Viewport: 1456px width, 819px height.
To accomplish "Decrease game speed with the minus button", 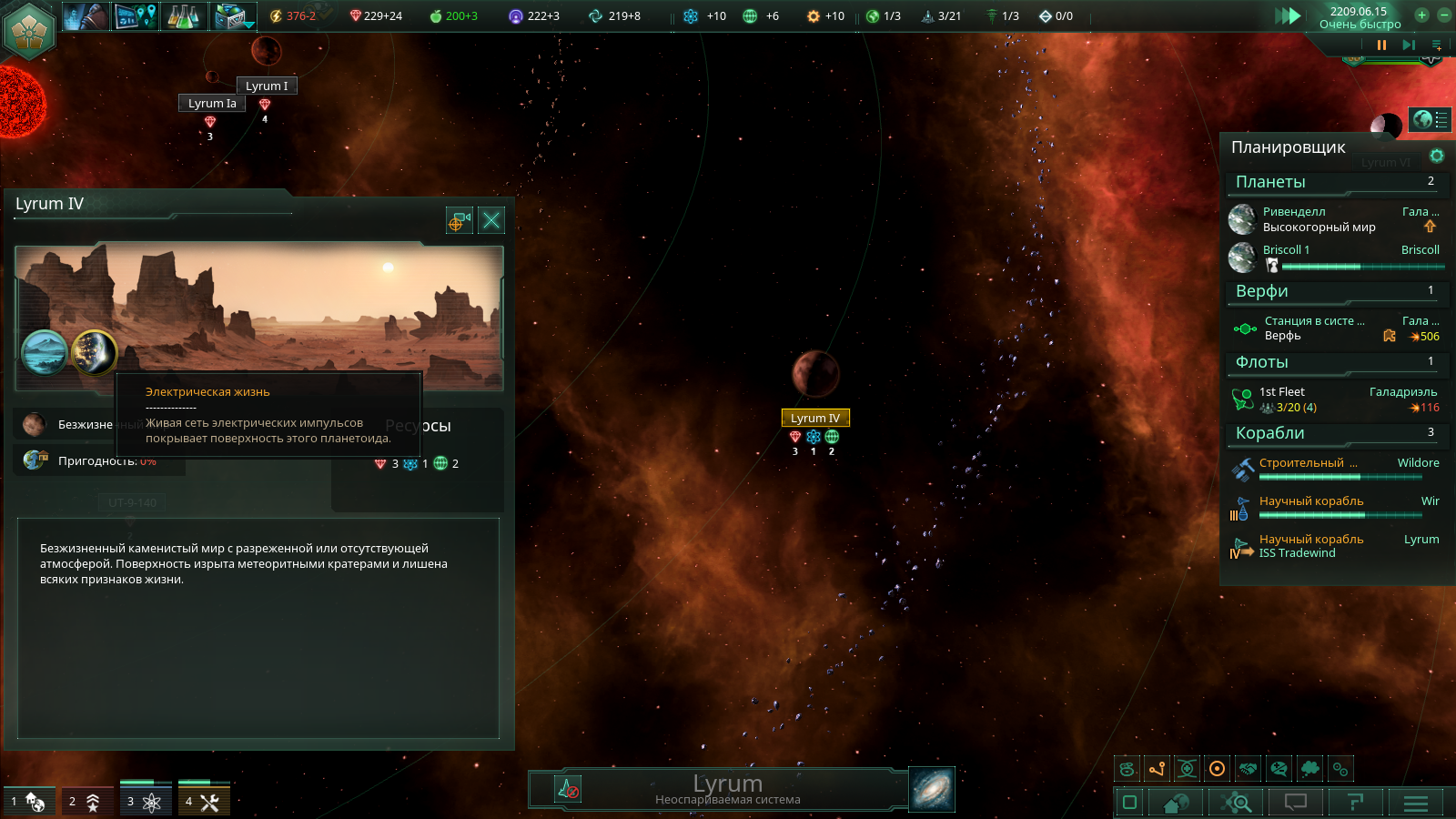I will click(1443, 15).
